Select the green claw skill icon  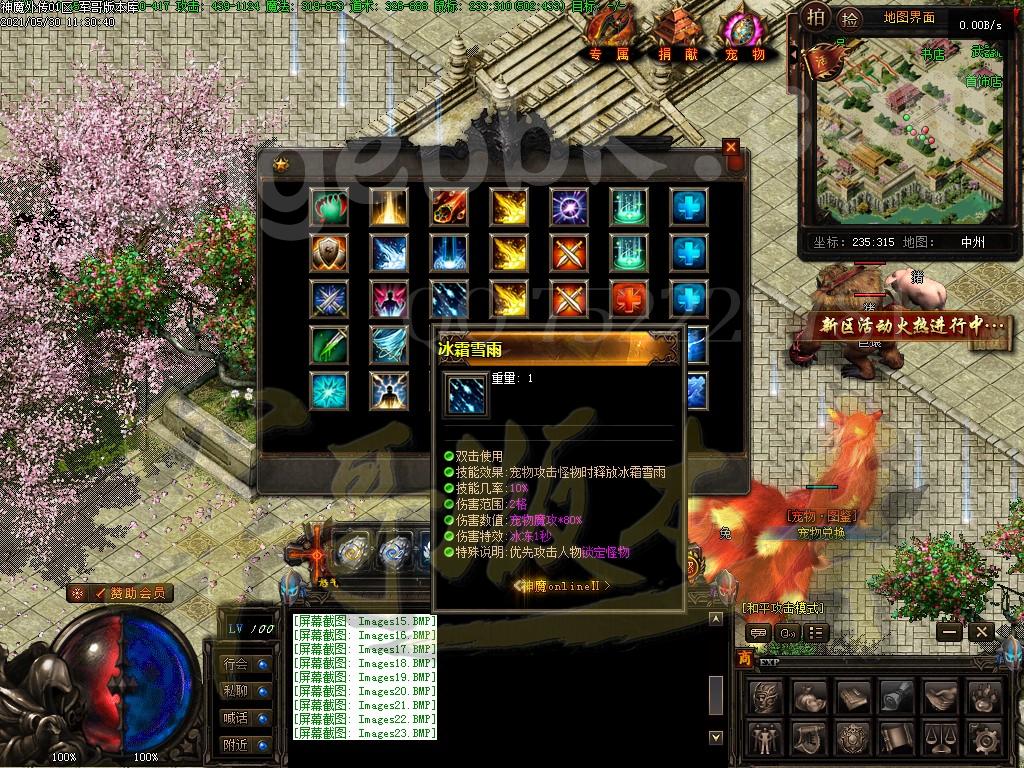coord(329,207)
